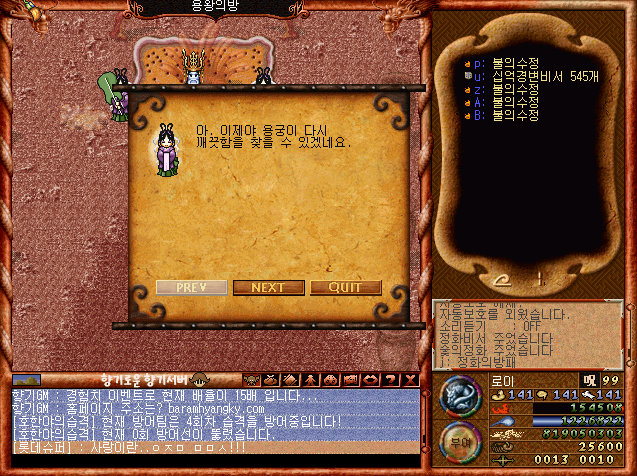Click the dragon emblem orb
This screenshot has height=476, width=637.
460,396
